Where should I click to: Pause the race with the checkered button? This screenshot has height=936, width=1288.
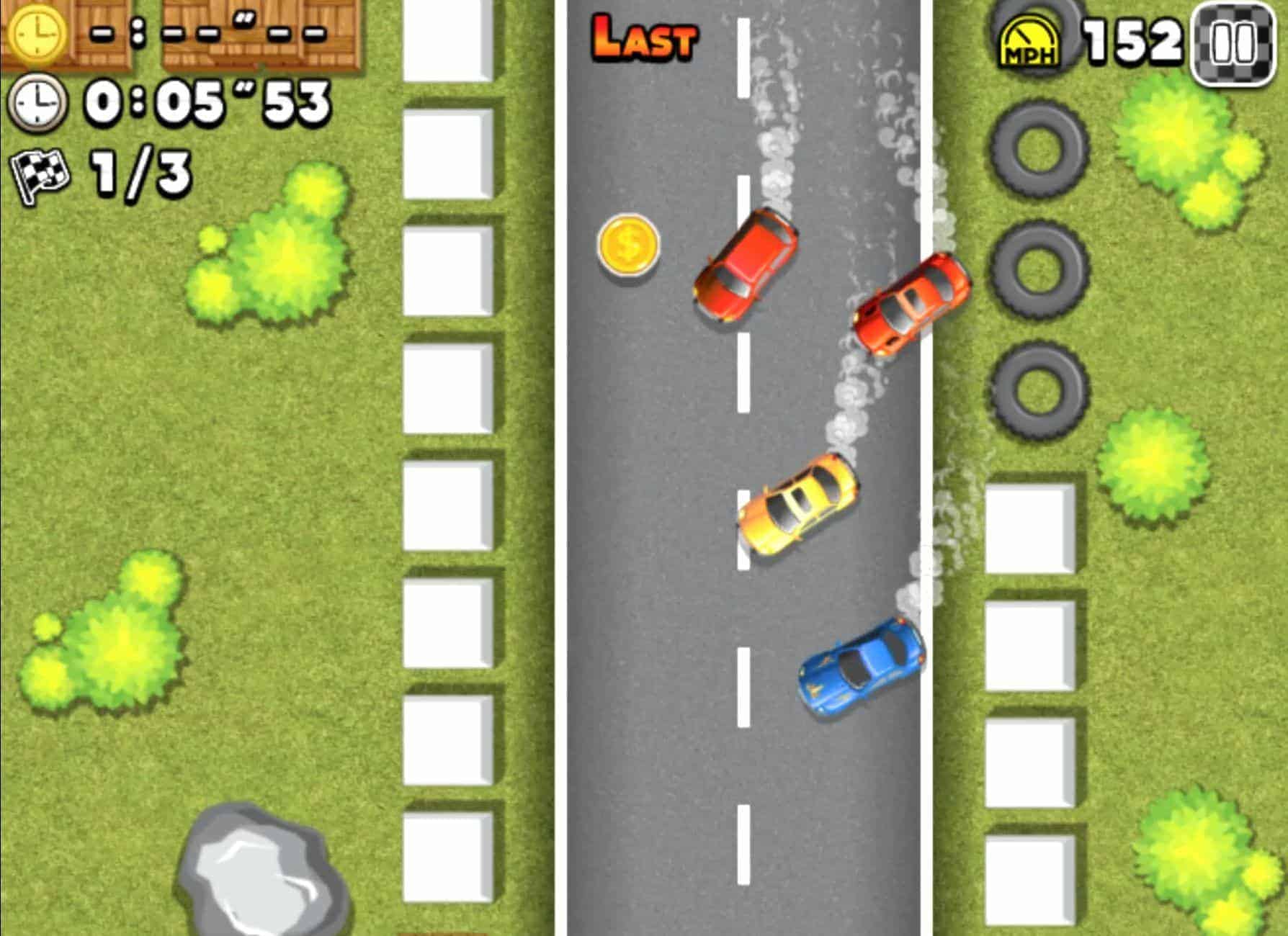pyautogui.click(x=1233, y=44)
